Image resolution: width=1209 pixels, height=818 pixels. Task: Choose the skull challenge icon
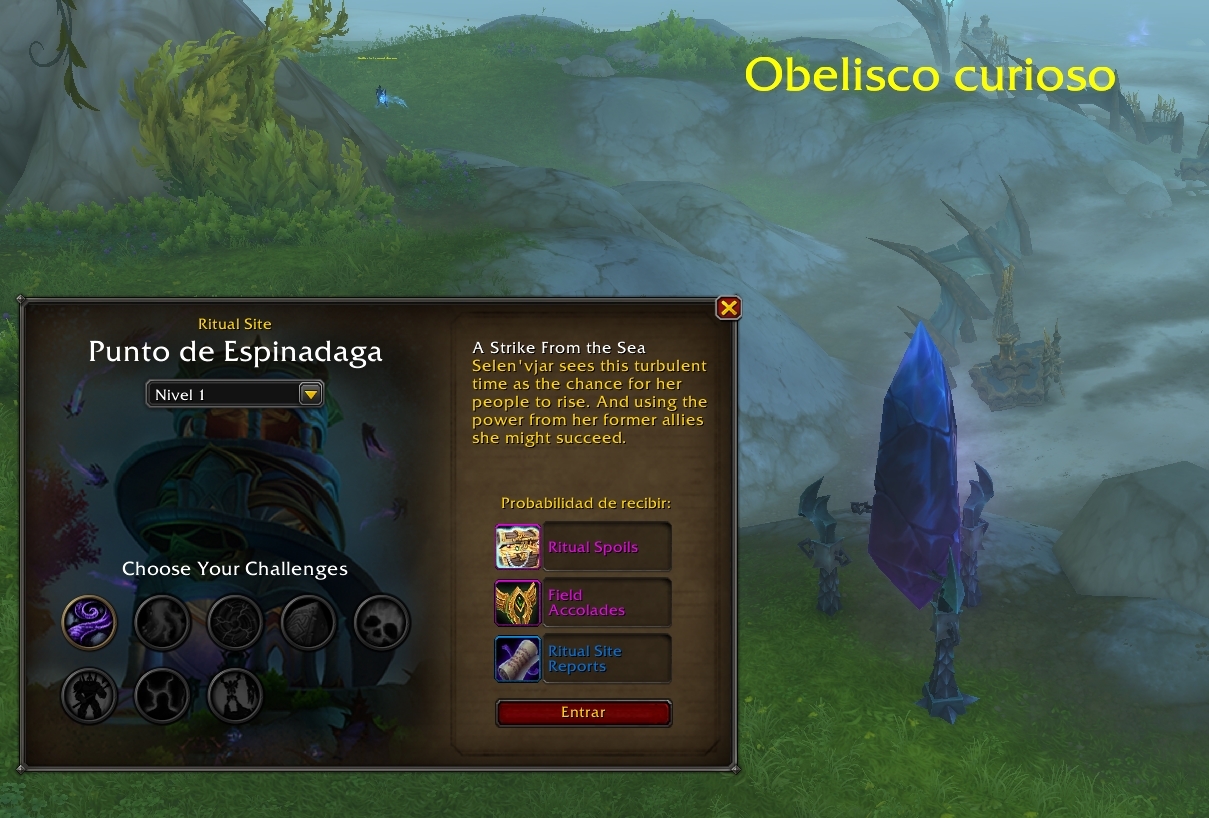382,622
